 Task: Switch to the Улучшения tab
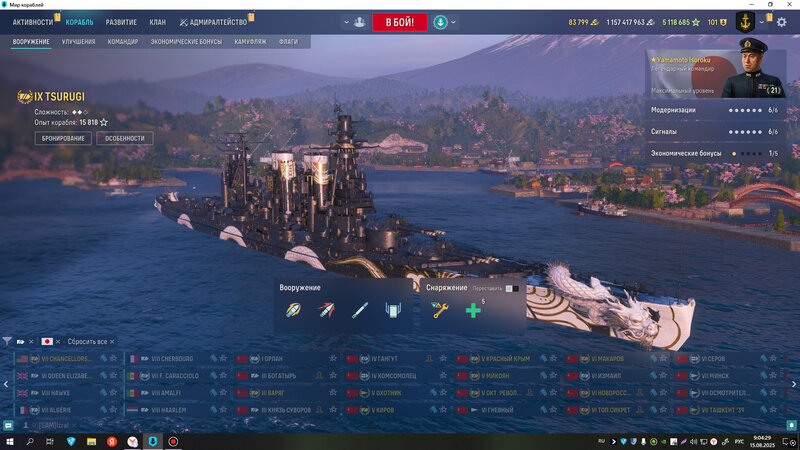(78, 42)
